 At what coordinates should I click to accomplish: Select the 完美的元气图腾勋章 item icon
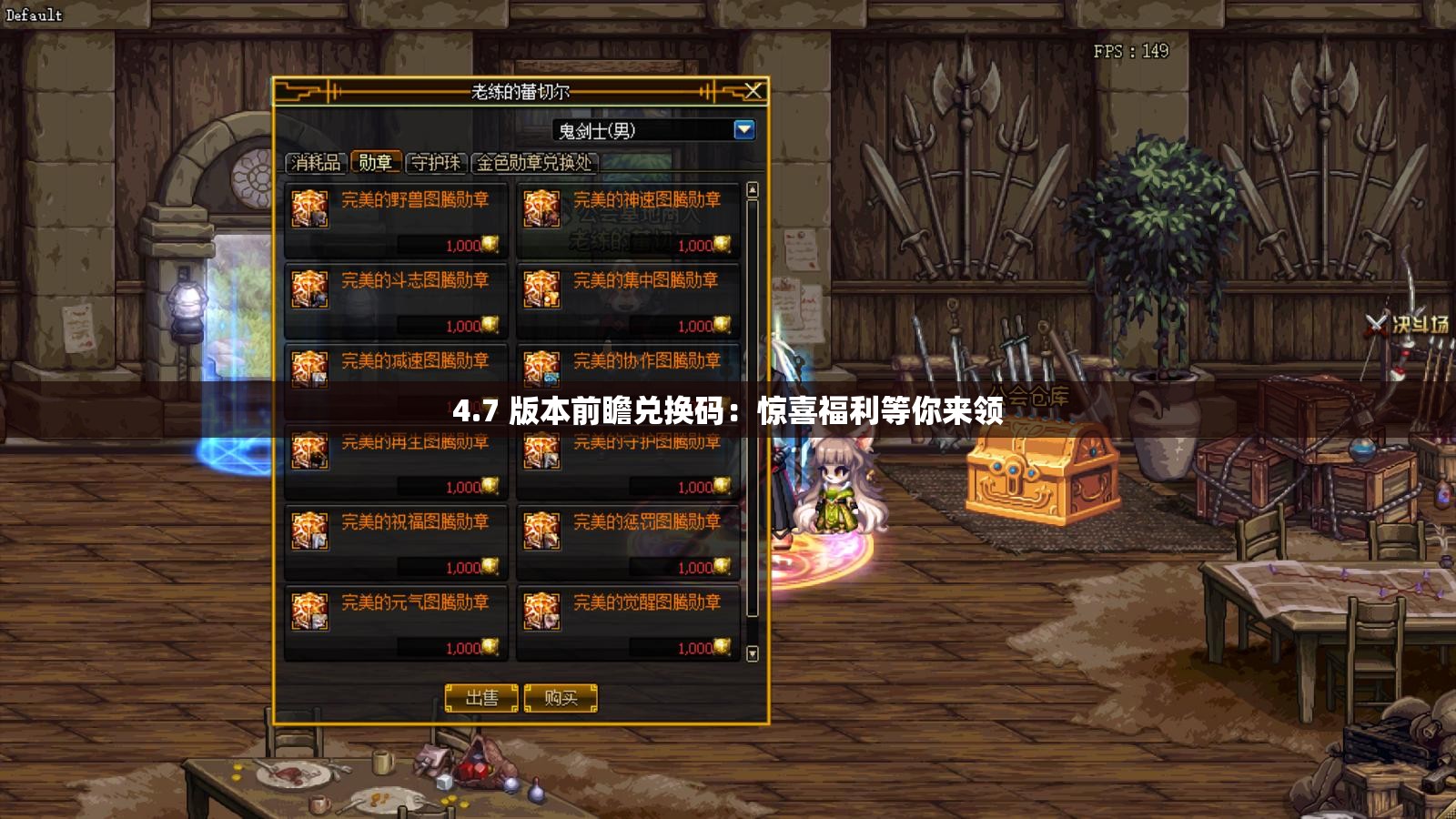click(309, 610)
